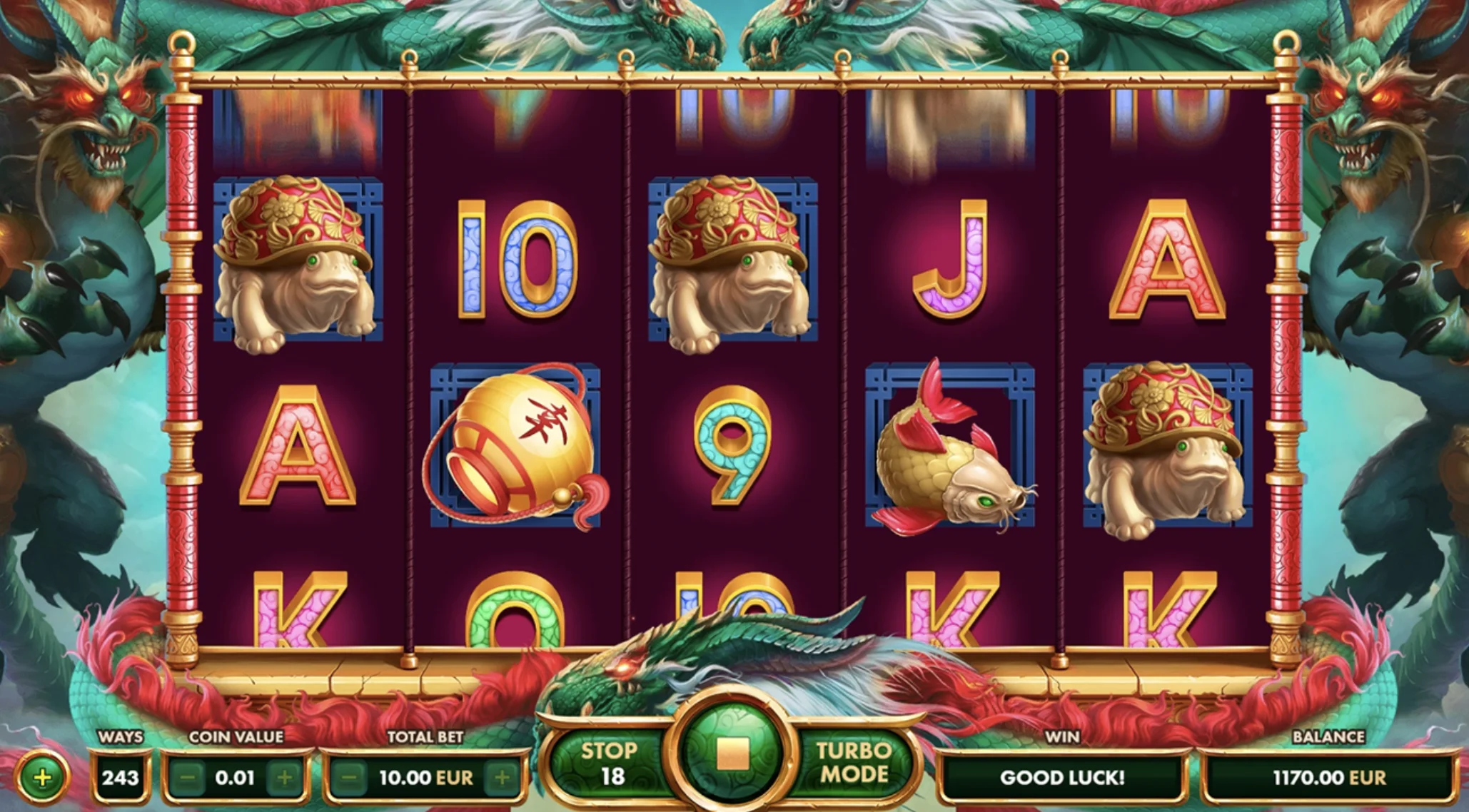The height and width of the screenshot is (812, 1469).
Task: Lower the total bet amount
Action: [x=349, y=777]
